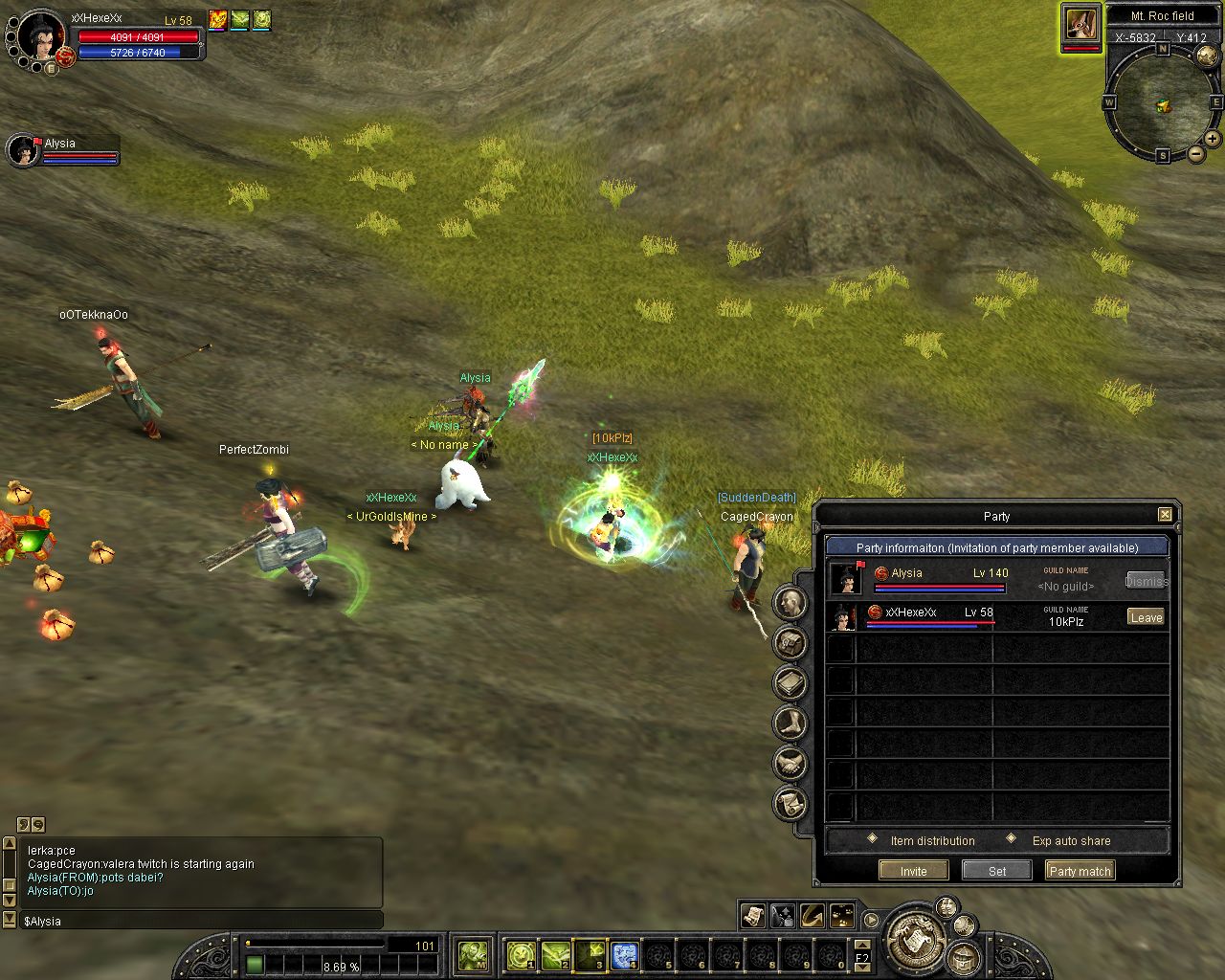Open the handshake tab beside the Party window

coord(791,763)
